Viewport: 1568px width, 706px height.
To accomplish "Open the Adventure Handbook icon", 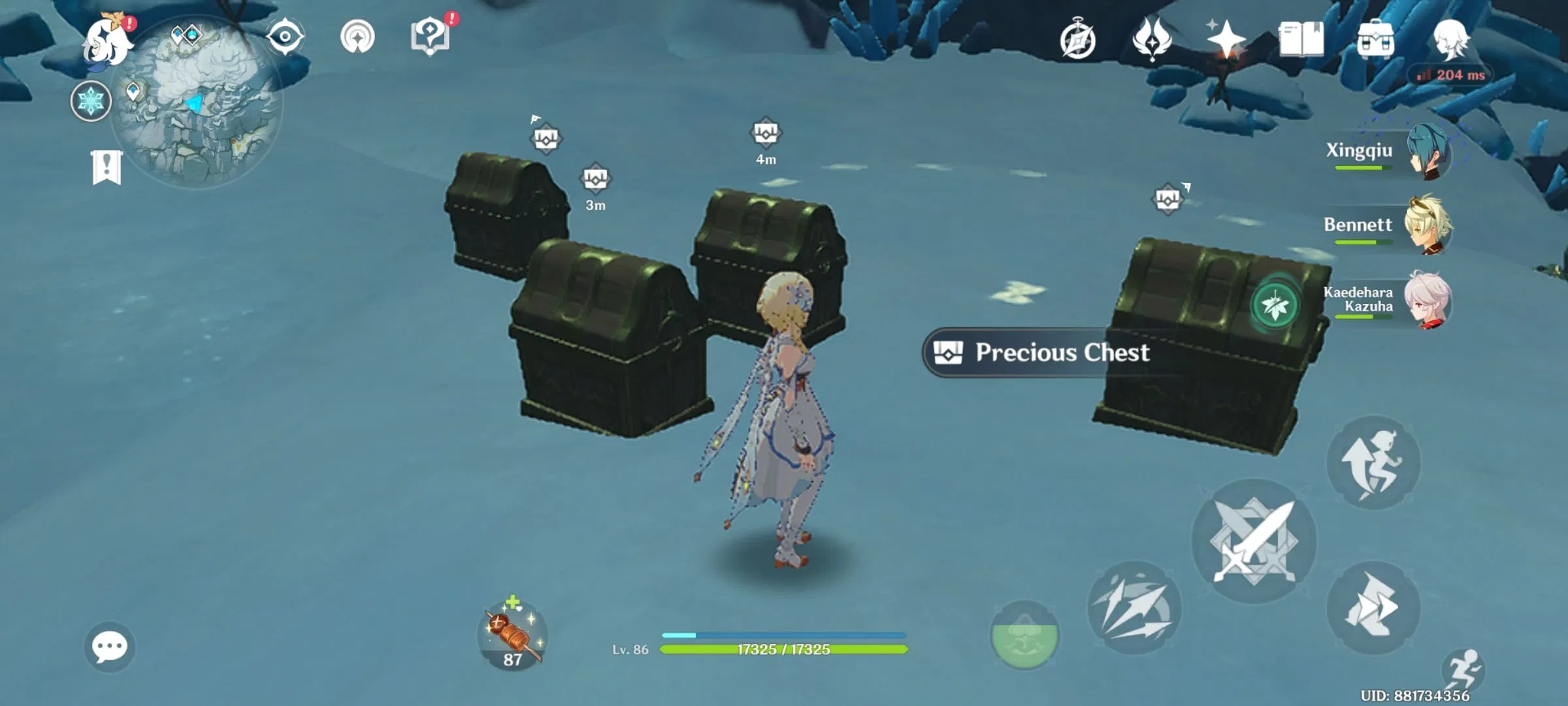I will pos(1301,39).
